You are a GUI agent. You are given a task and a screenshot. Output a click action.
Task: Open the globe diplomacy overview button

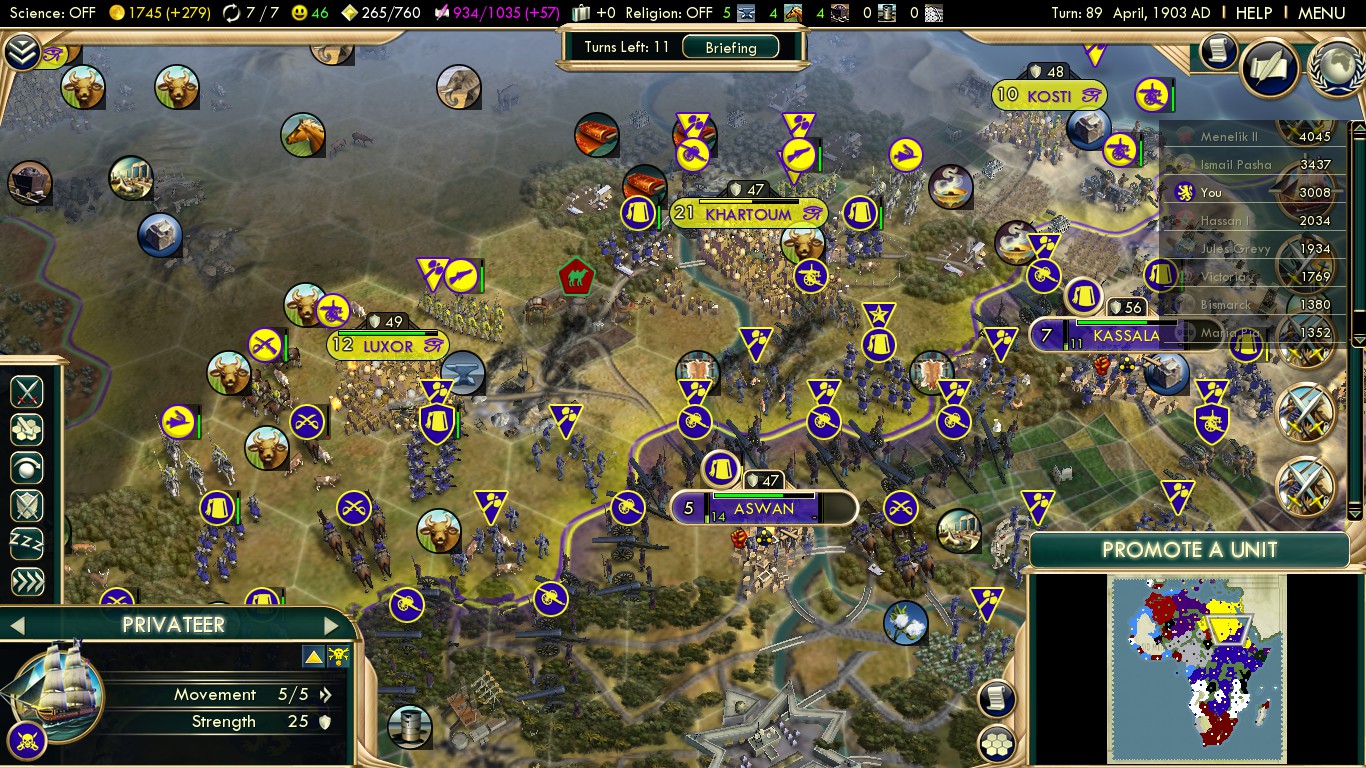[1337, 66]
